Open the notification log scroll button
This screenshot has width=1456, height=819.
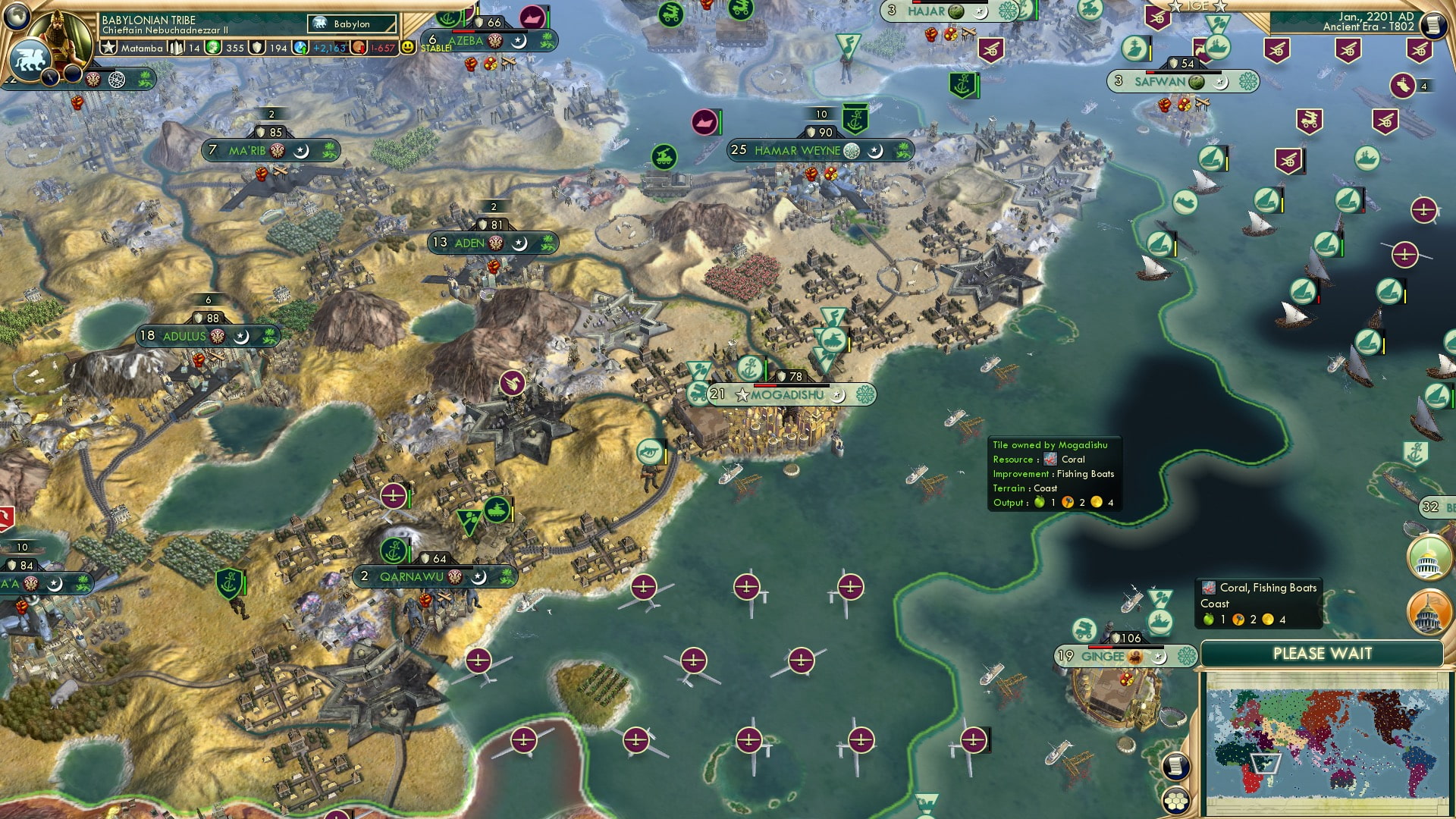[x=1176, y=766]
